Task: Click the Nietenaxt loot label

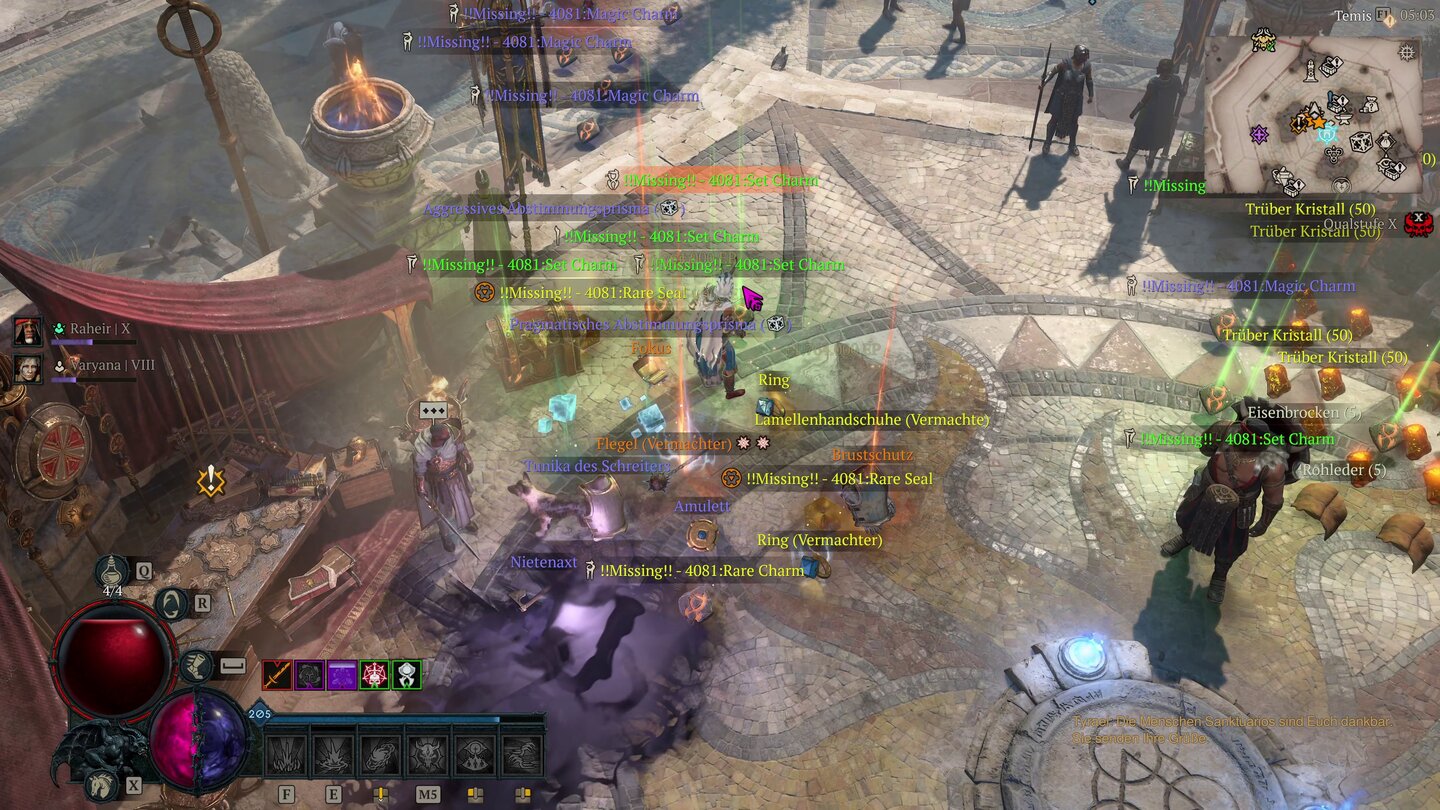Action: [x=543, y=562]
